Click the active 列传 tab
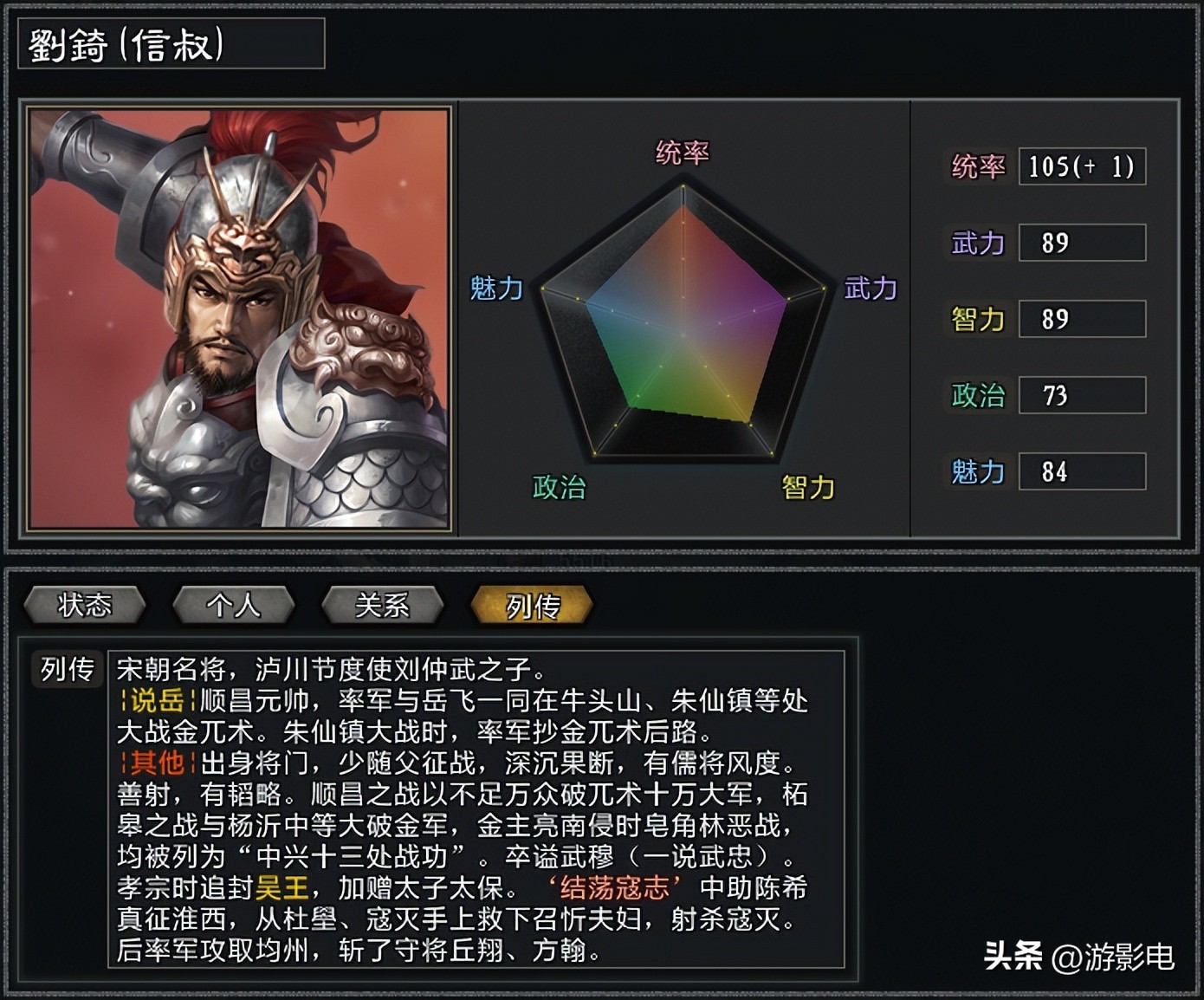 coord(531,605)
